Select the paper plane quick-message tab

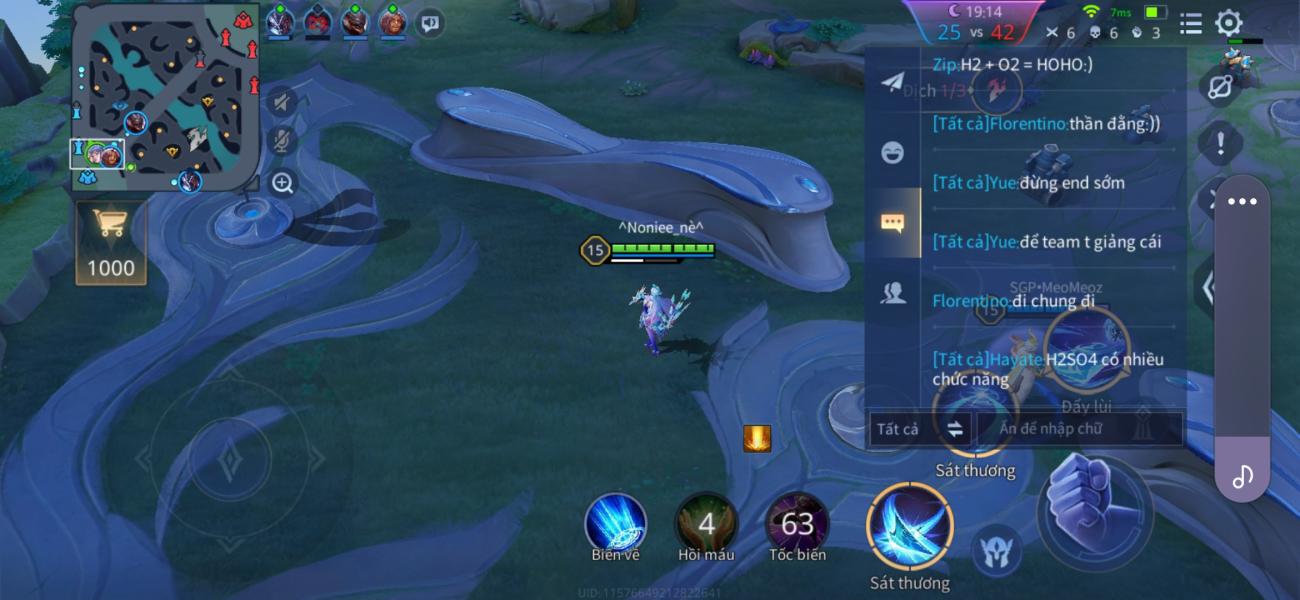coord(892,82)
